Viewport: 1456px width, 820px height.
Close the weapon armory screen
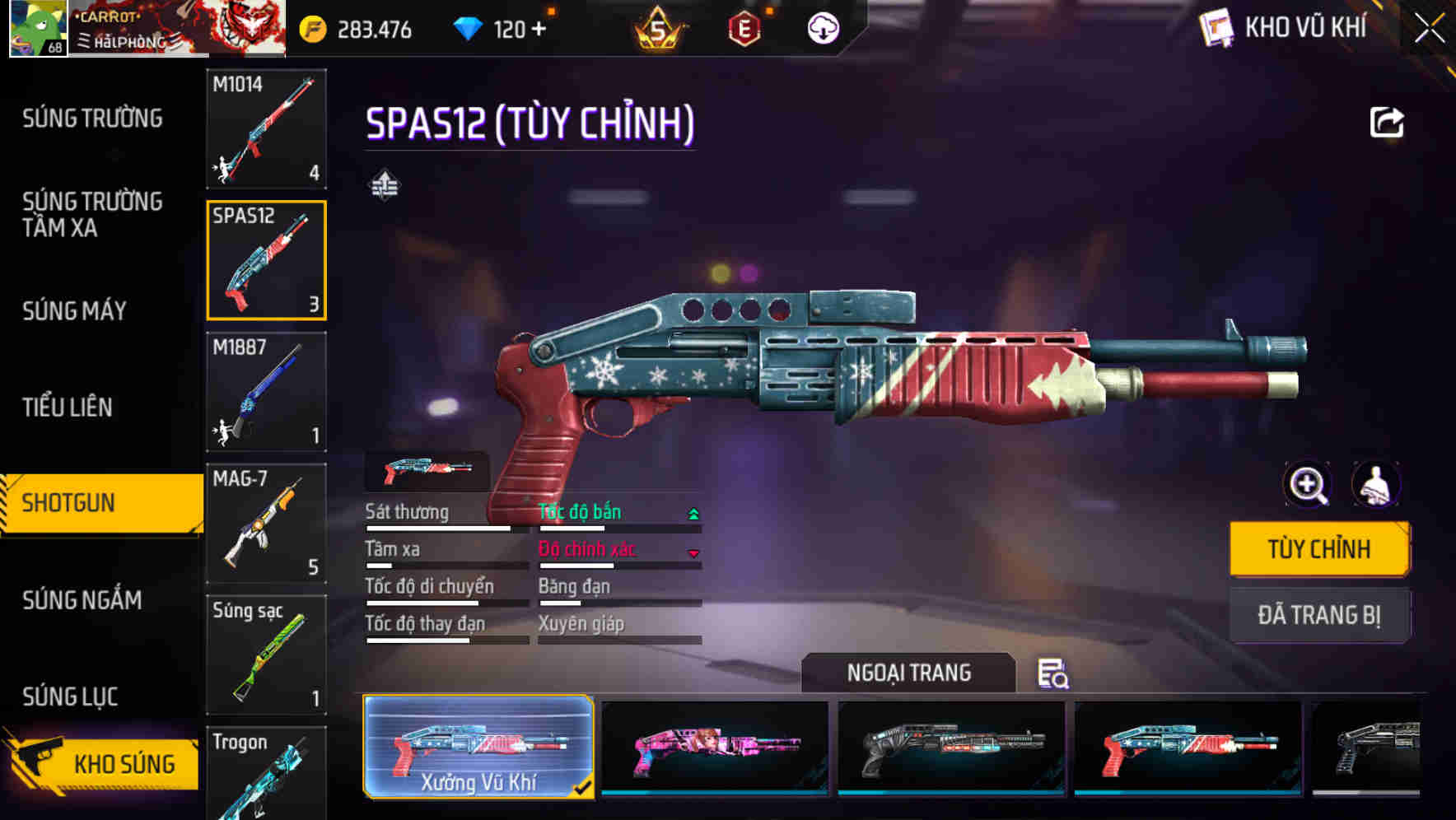pos(1429,29)
